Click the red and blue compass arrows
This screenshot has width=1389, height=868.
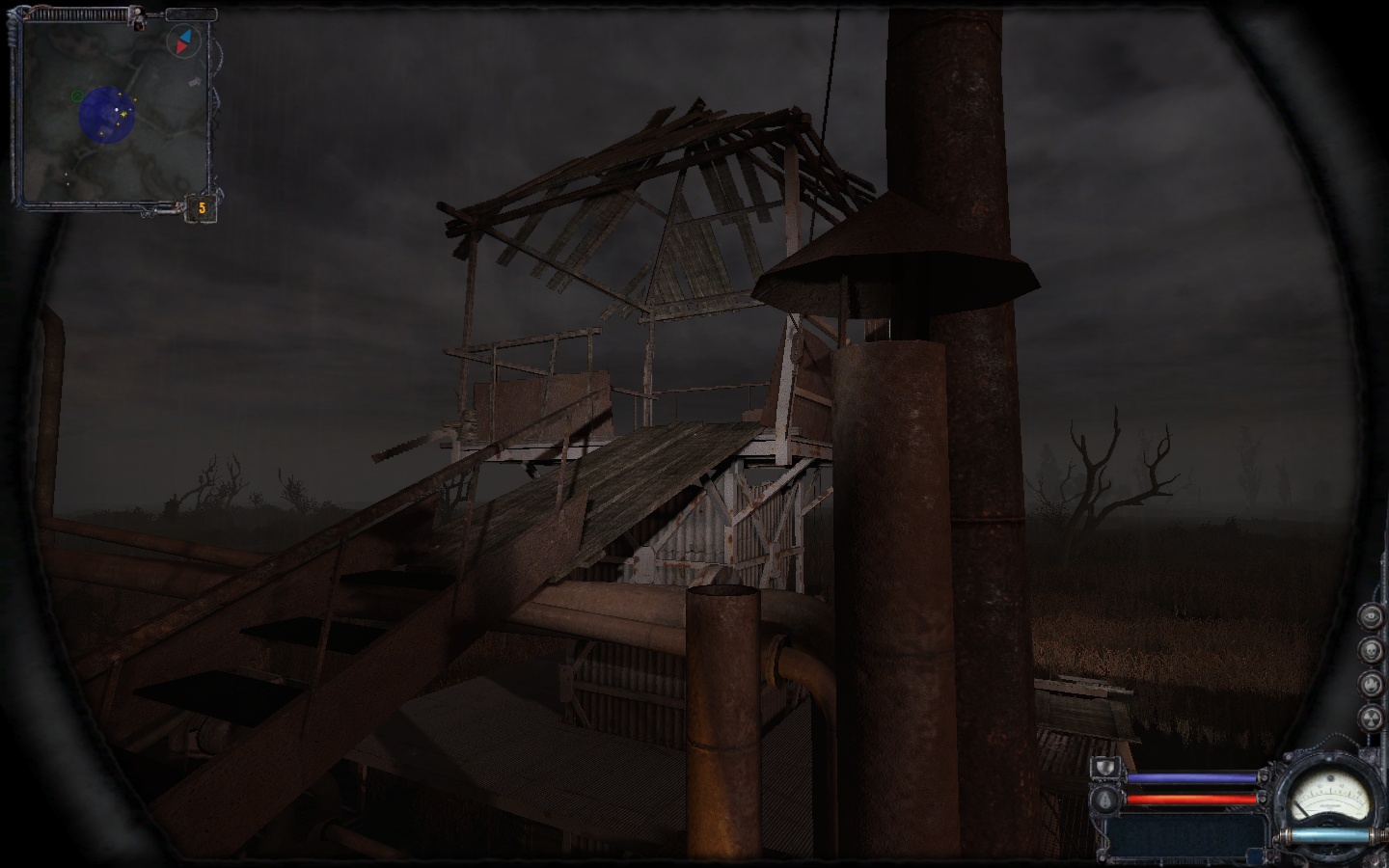point(183,41)
